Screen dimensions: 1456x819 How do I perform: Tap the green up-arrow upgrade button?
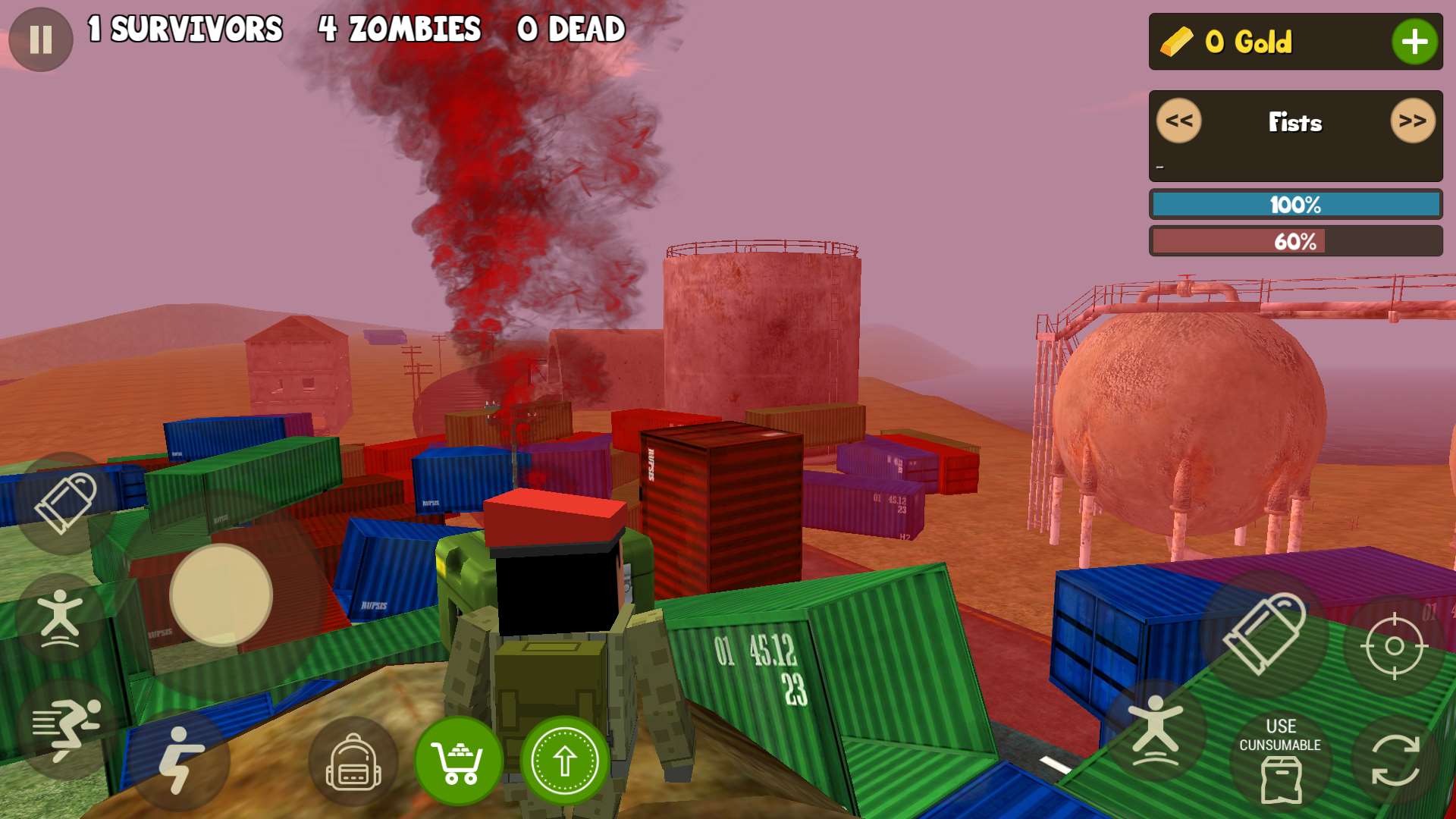564,761
